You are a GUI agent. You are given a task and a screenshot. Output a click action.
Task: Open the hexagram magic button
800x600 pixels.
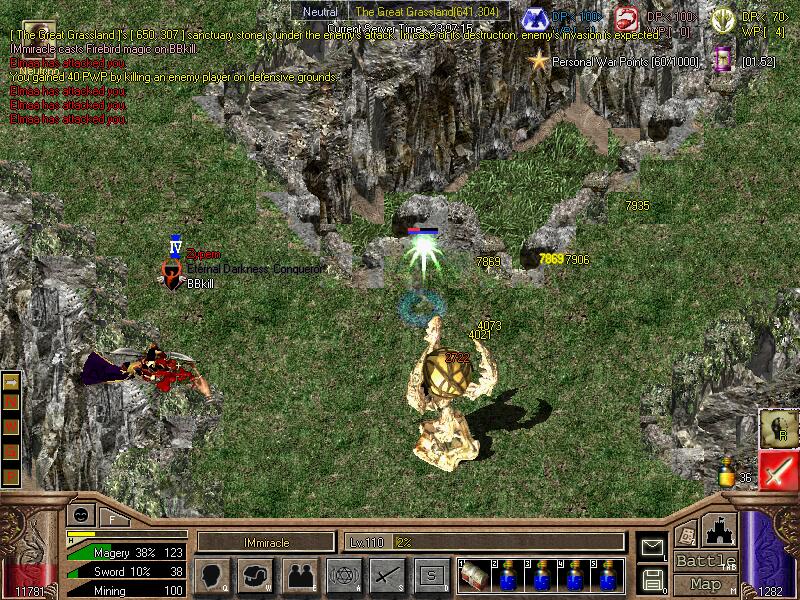[x=342, y=575]
